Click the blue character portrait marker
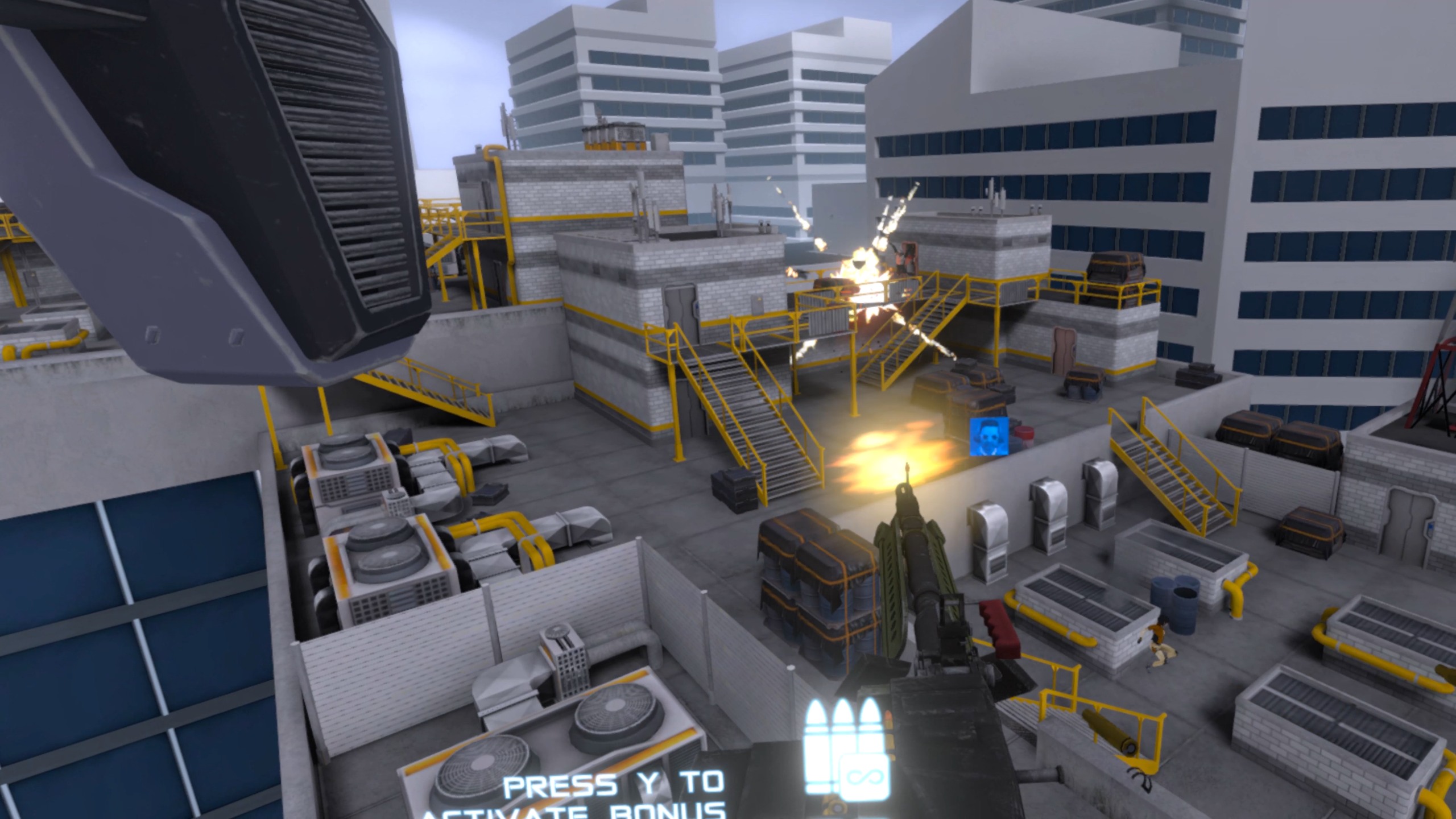1456x819 pixels. [989, 436]
